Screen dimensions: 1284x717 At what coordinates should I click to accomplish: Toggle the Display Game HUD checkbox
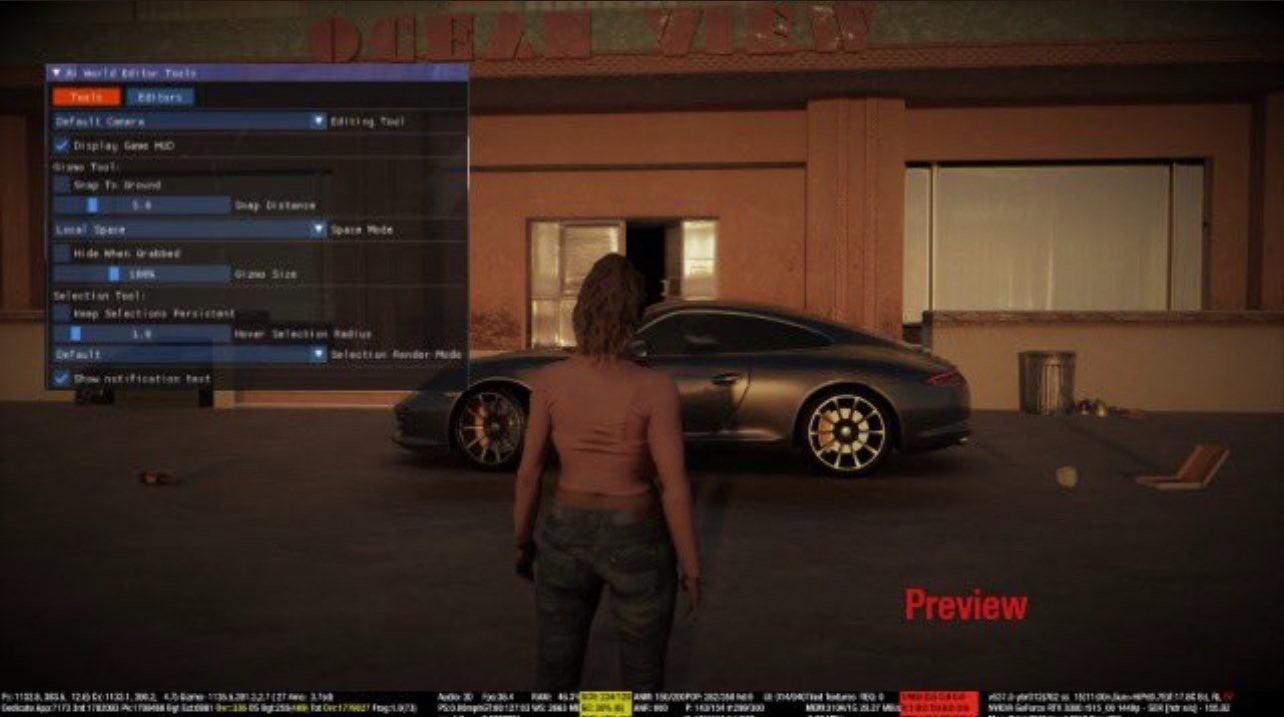coord(61,145)
